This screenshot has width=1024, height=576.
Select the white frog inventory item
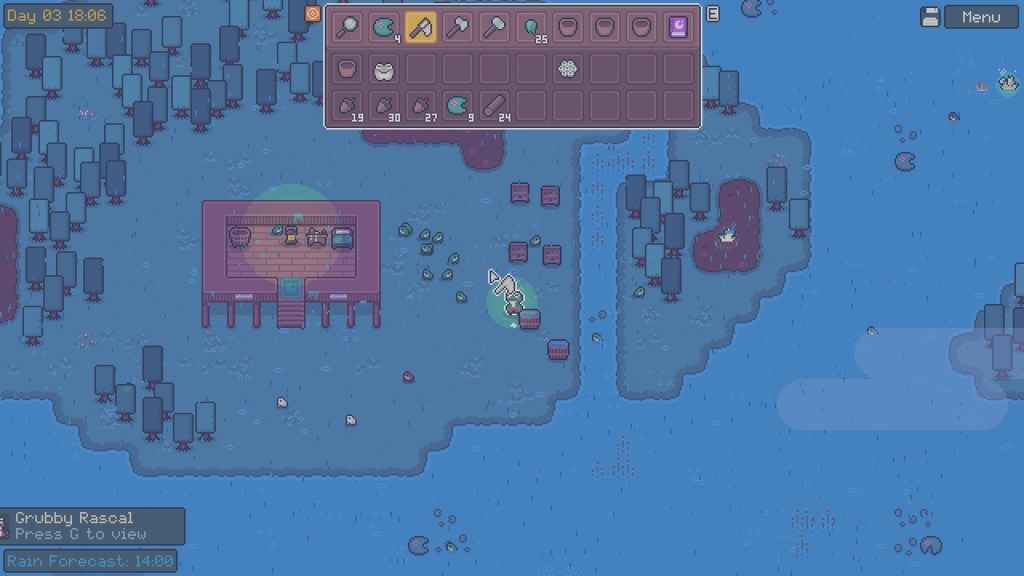click(x=384, y=69)
